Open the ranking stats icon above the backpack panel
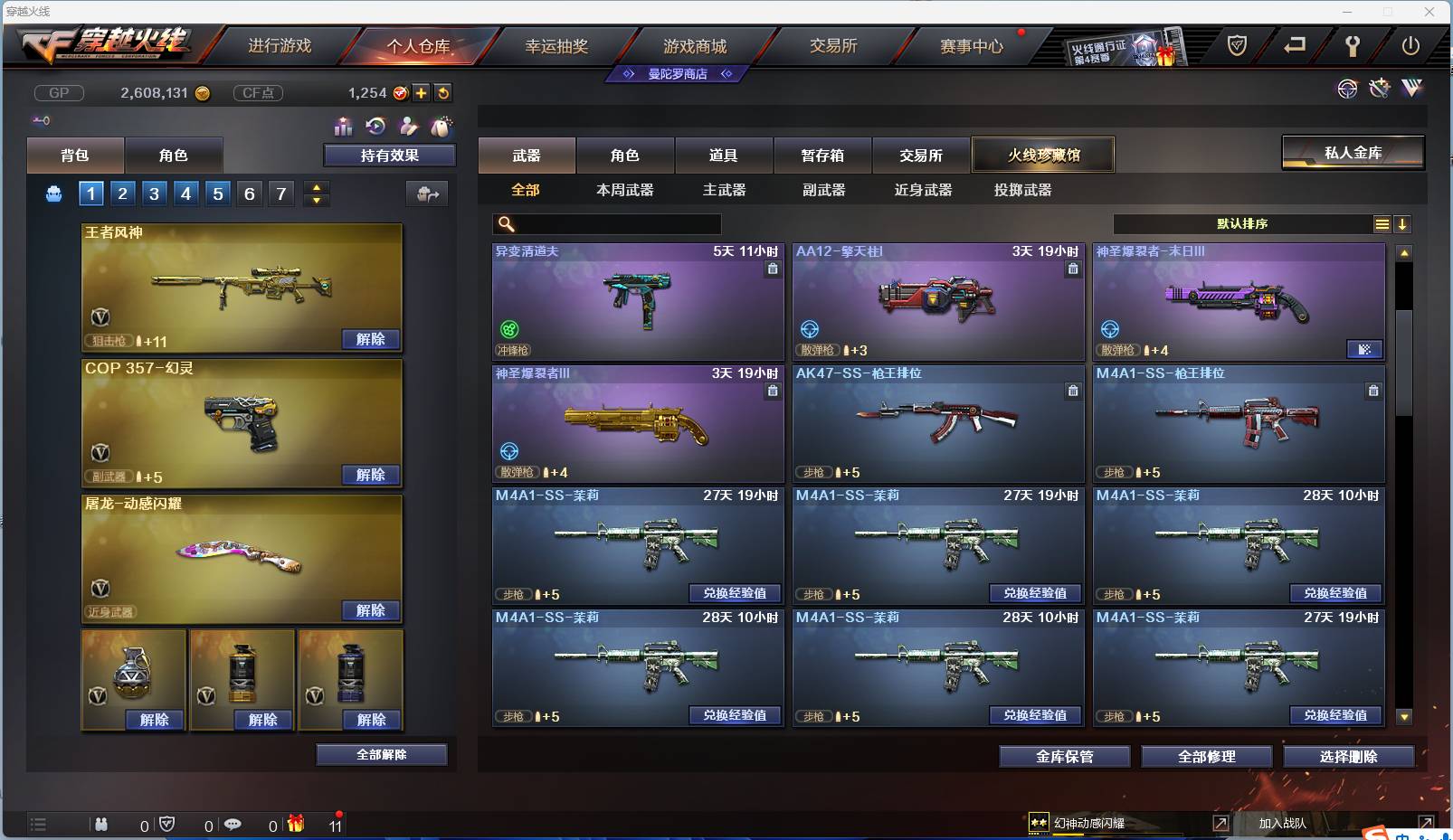The width and height of the screenshot is (1453, 840). 344,127
